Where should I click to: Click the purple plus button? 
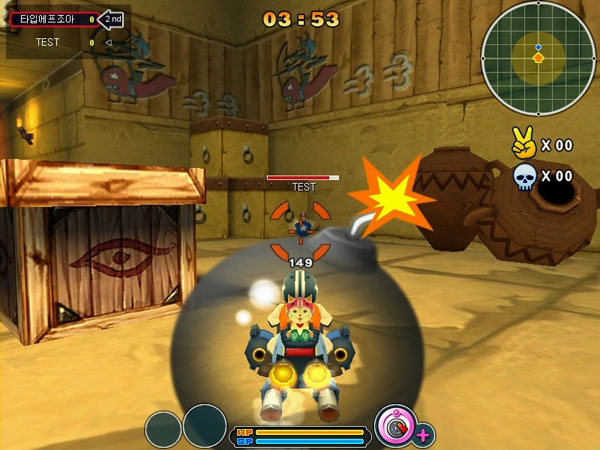point(424,434)
